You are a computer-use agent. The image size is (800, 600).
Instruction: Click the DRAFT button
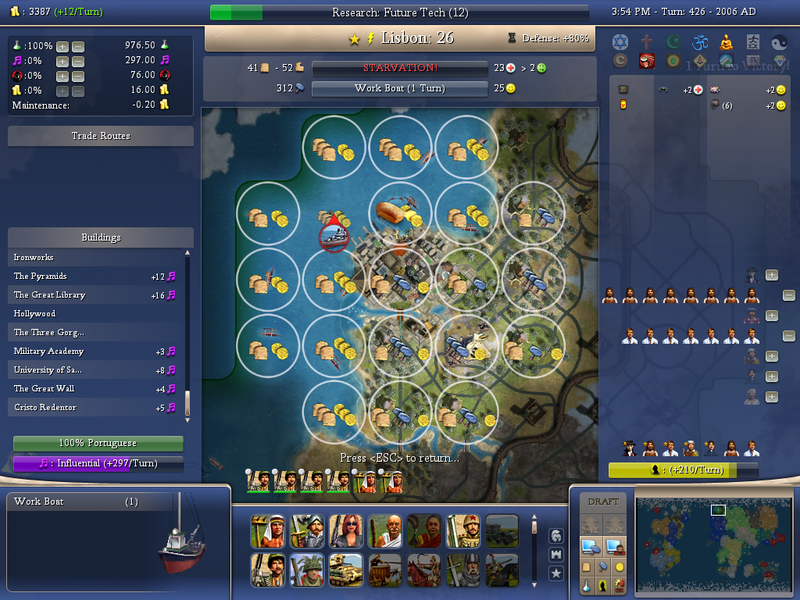coord(603,502)
